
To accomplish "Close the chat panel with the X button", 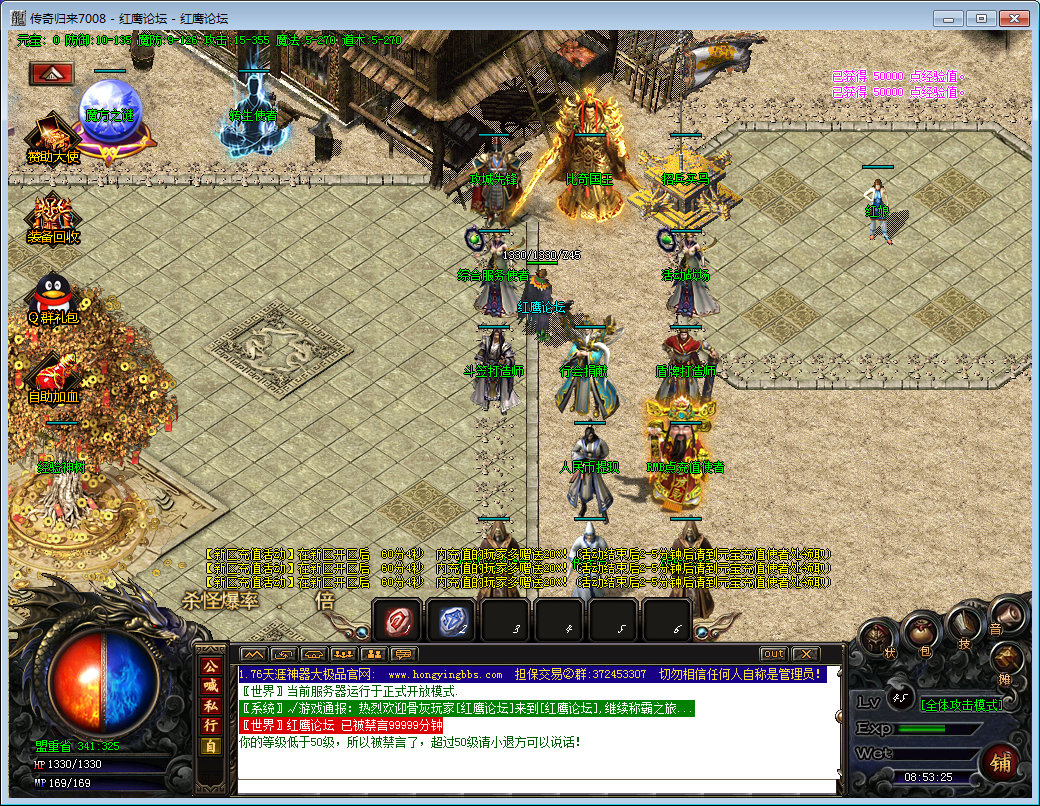I will [x=805, y=654].
